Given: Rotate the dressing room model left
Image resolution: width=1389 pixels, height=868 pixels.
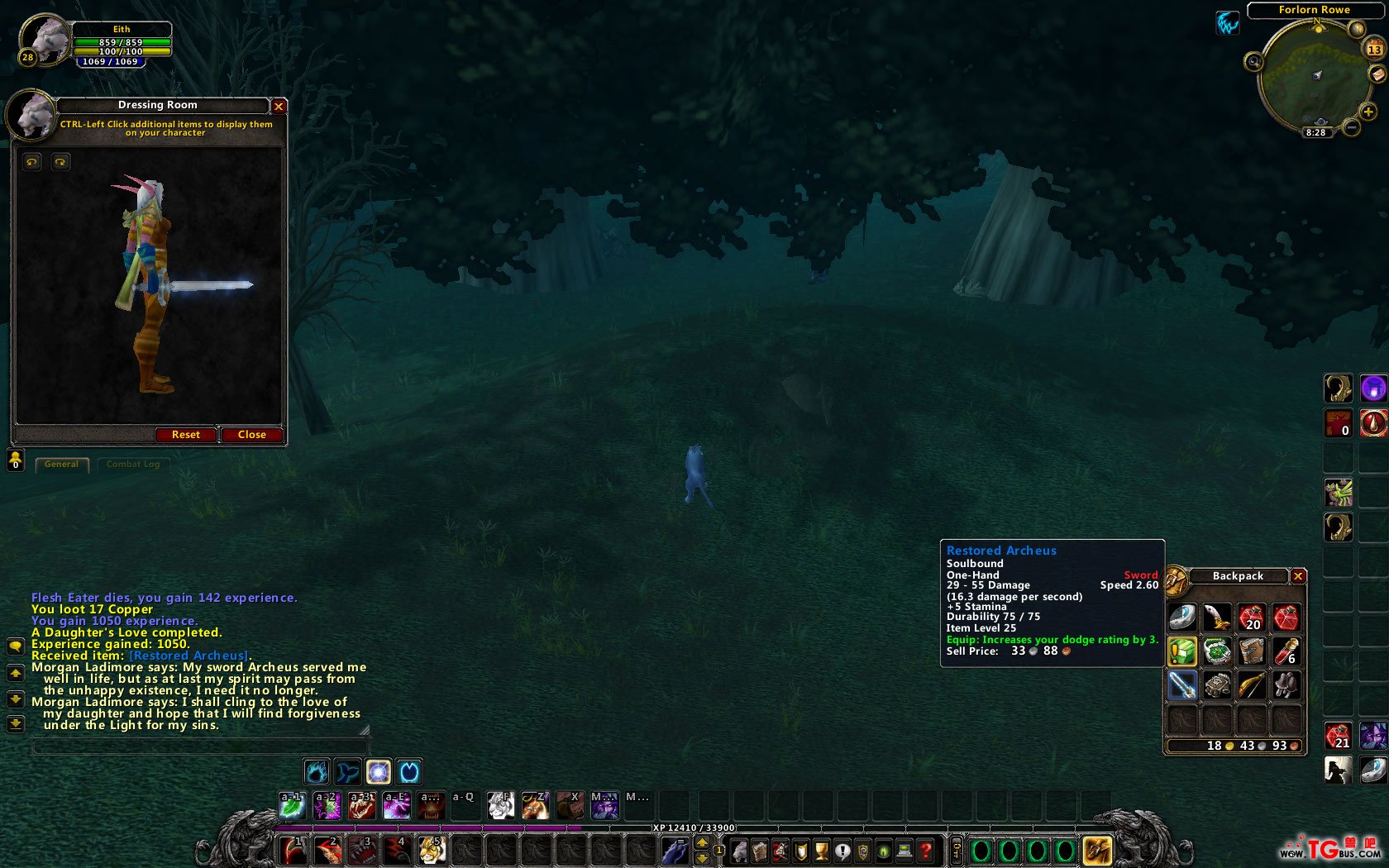Looking at the screenshot, I should [x=32, y=162].
